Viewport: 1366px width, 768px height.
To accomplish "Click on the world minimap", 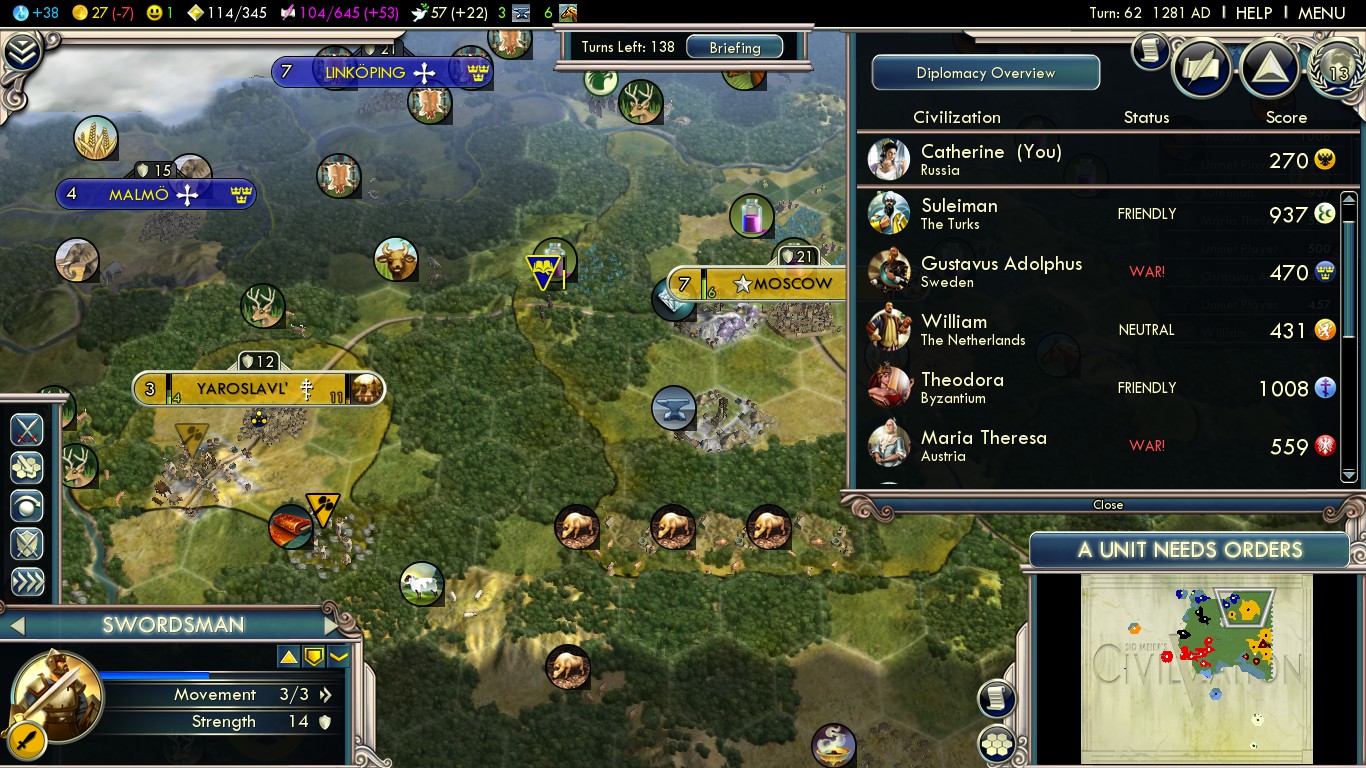I will coord(1196,668).
